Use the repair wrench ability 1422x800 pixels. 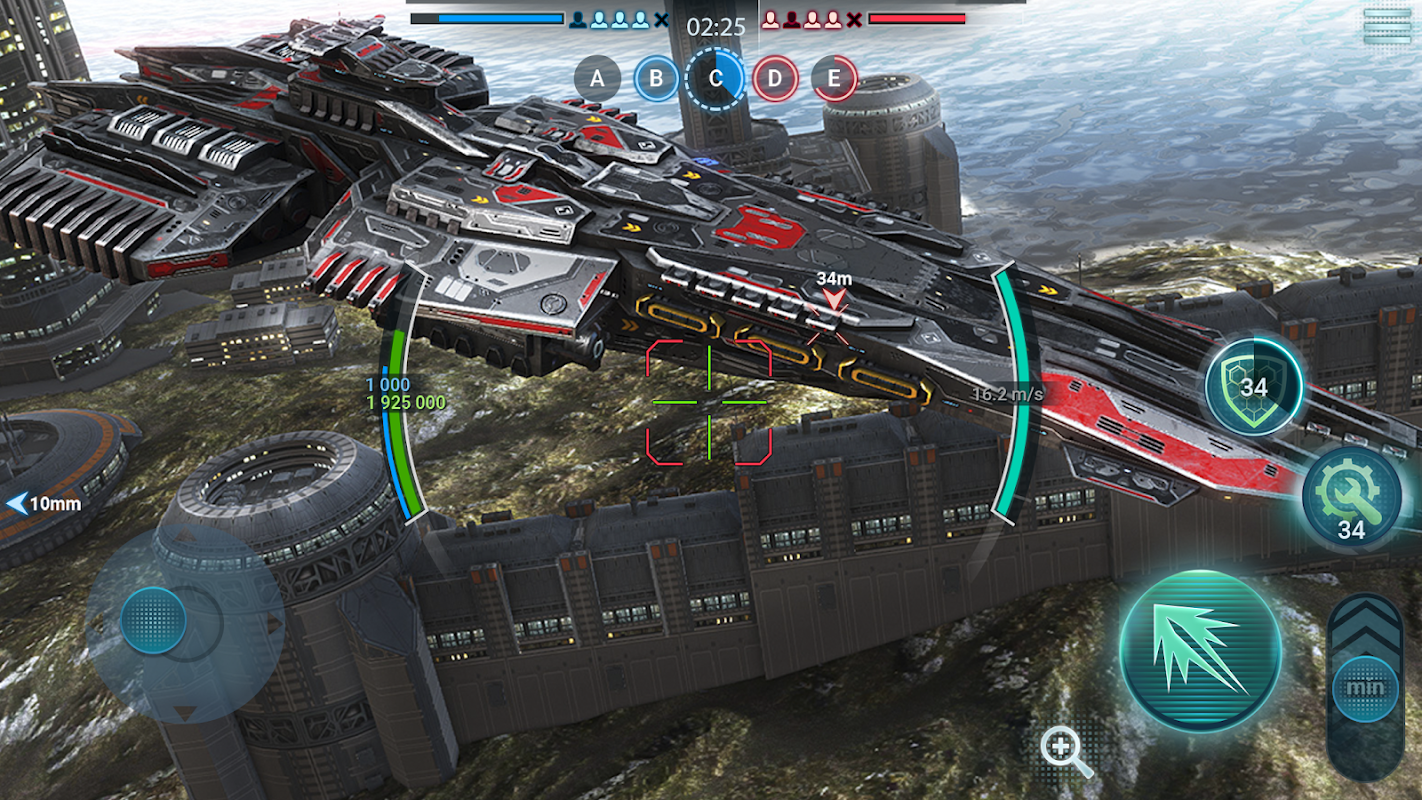(1351, 496)
